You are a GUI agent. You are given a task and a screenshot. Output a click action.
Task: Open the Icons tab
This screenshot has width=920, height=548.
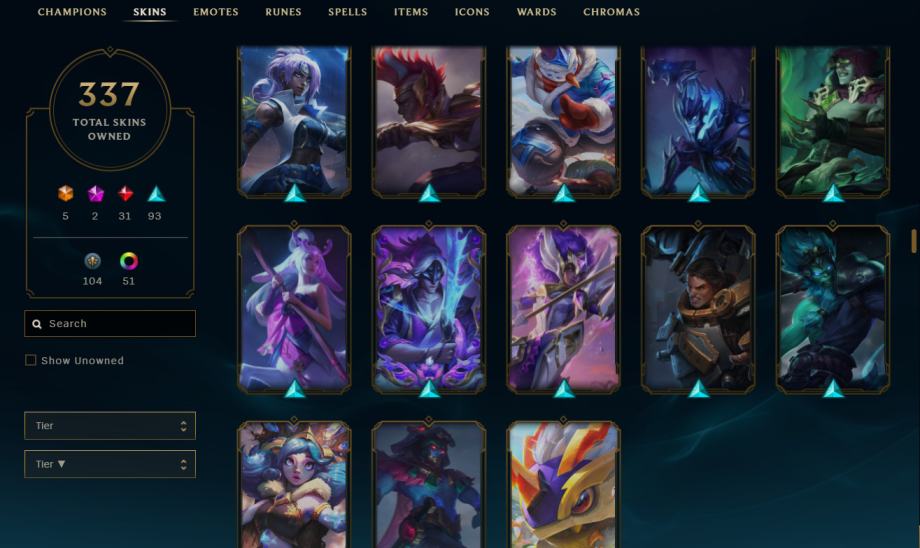click(x=472, y=12)
